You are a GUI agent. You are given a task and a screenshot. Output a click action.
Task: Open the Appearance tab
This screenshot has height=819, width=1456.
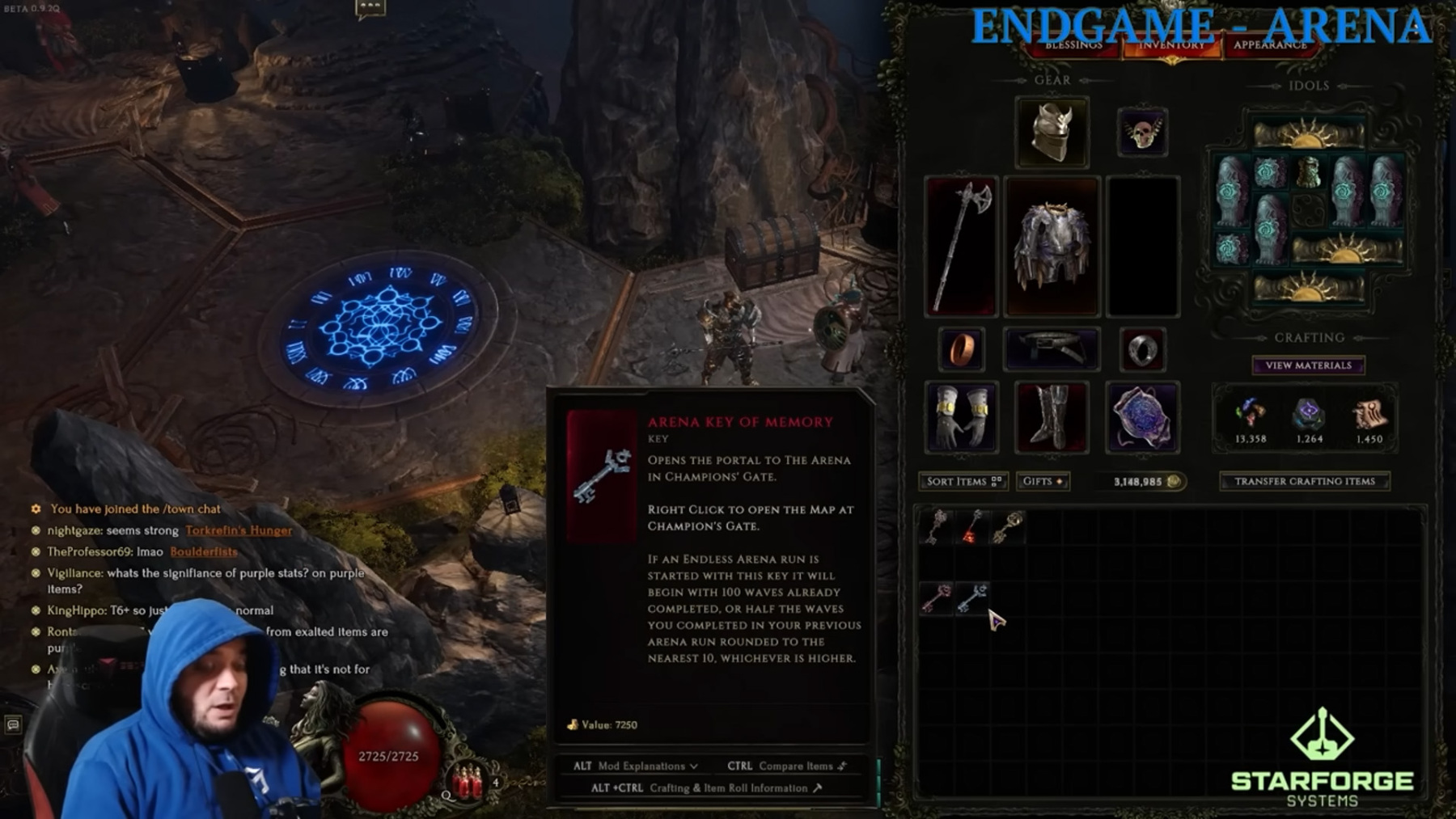click(1270, 46)
